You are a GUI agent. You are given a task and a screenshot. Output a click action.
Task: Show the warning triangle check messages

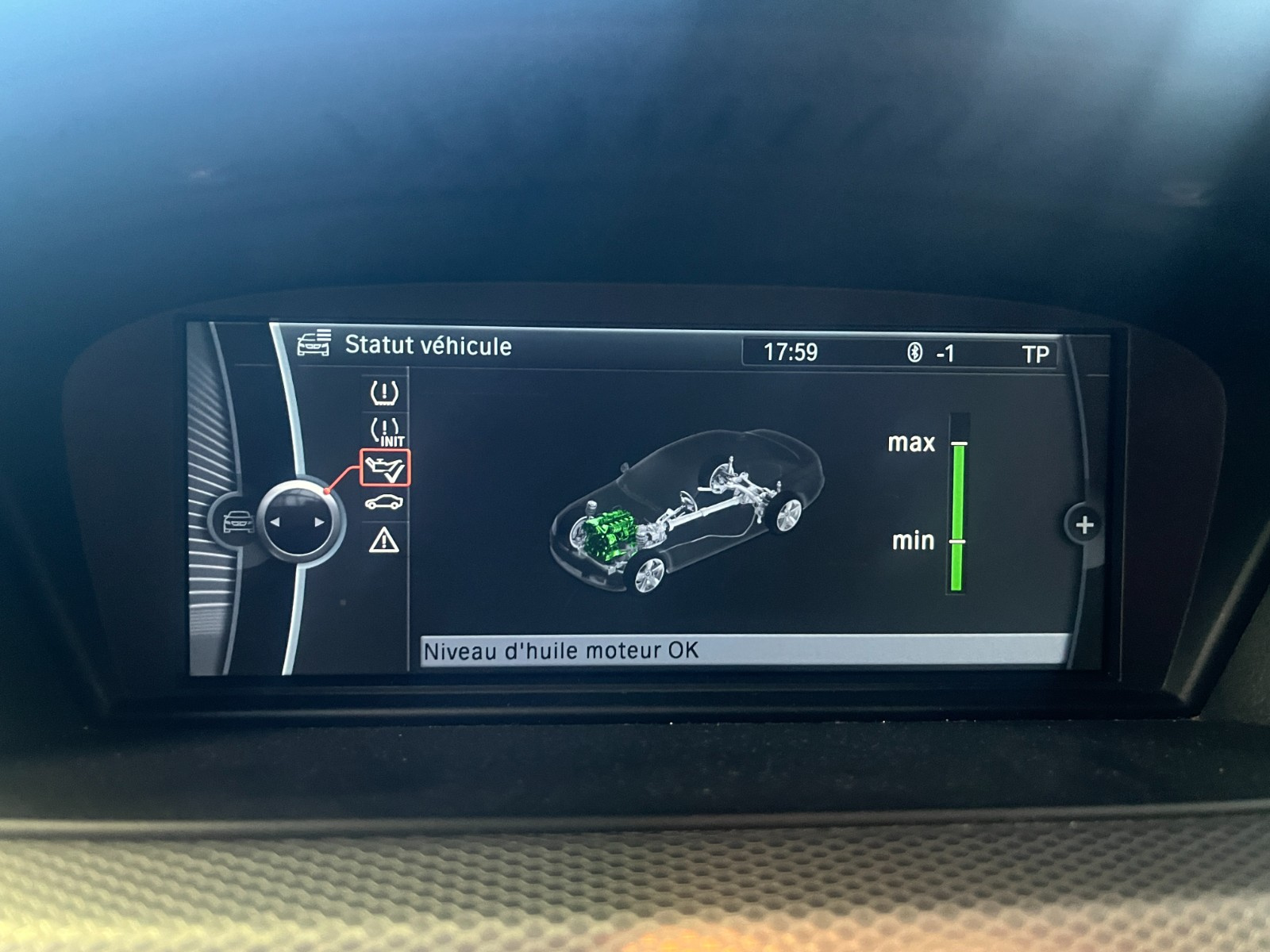pos(384,541)
